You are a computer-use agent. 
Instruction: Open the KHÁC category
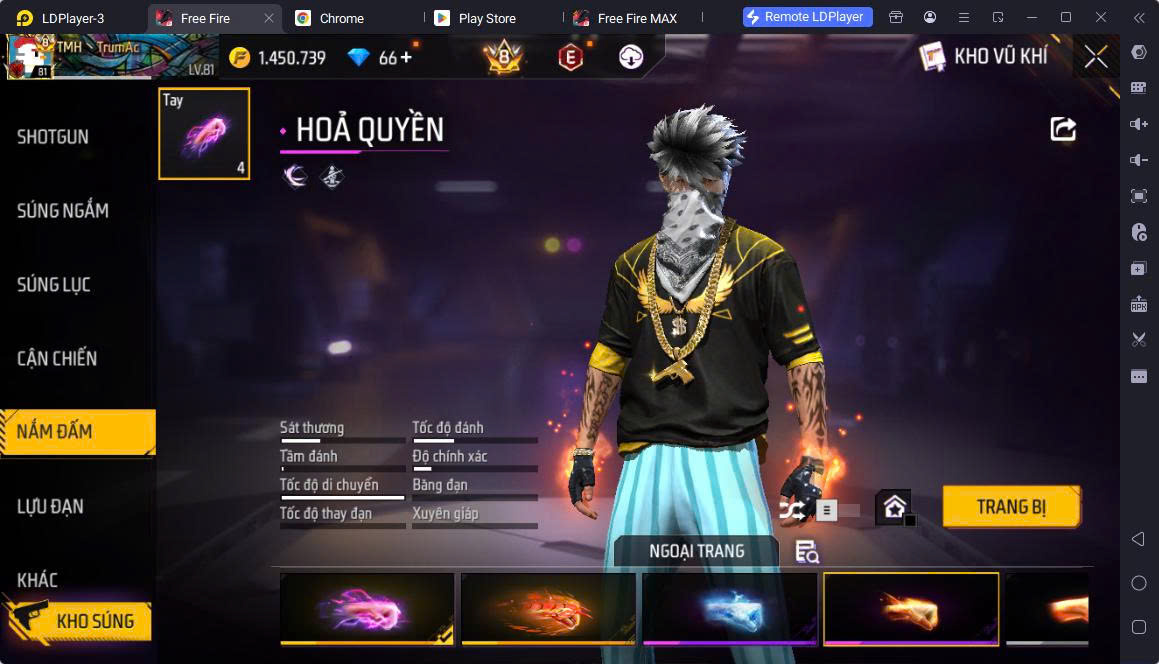(38, 580)
